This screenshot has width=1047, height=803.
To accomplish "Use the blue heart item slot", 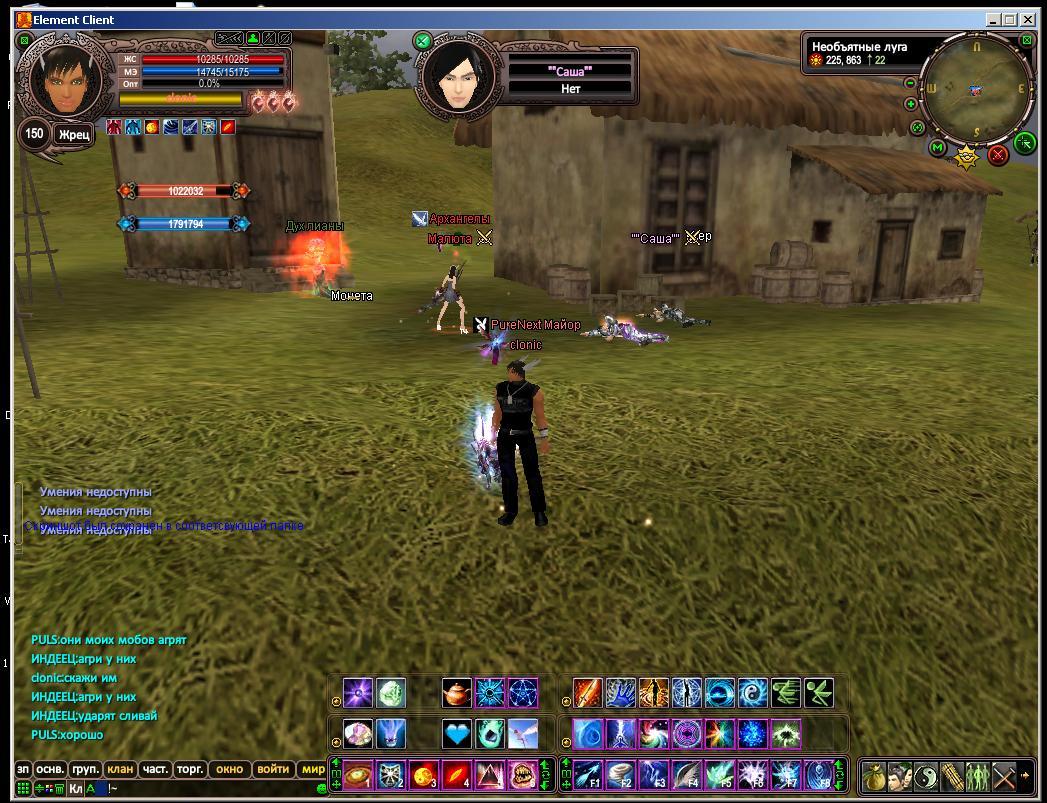I will point(456,734).
